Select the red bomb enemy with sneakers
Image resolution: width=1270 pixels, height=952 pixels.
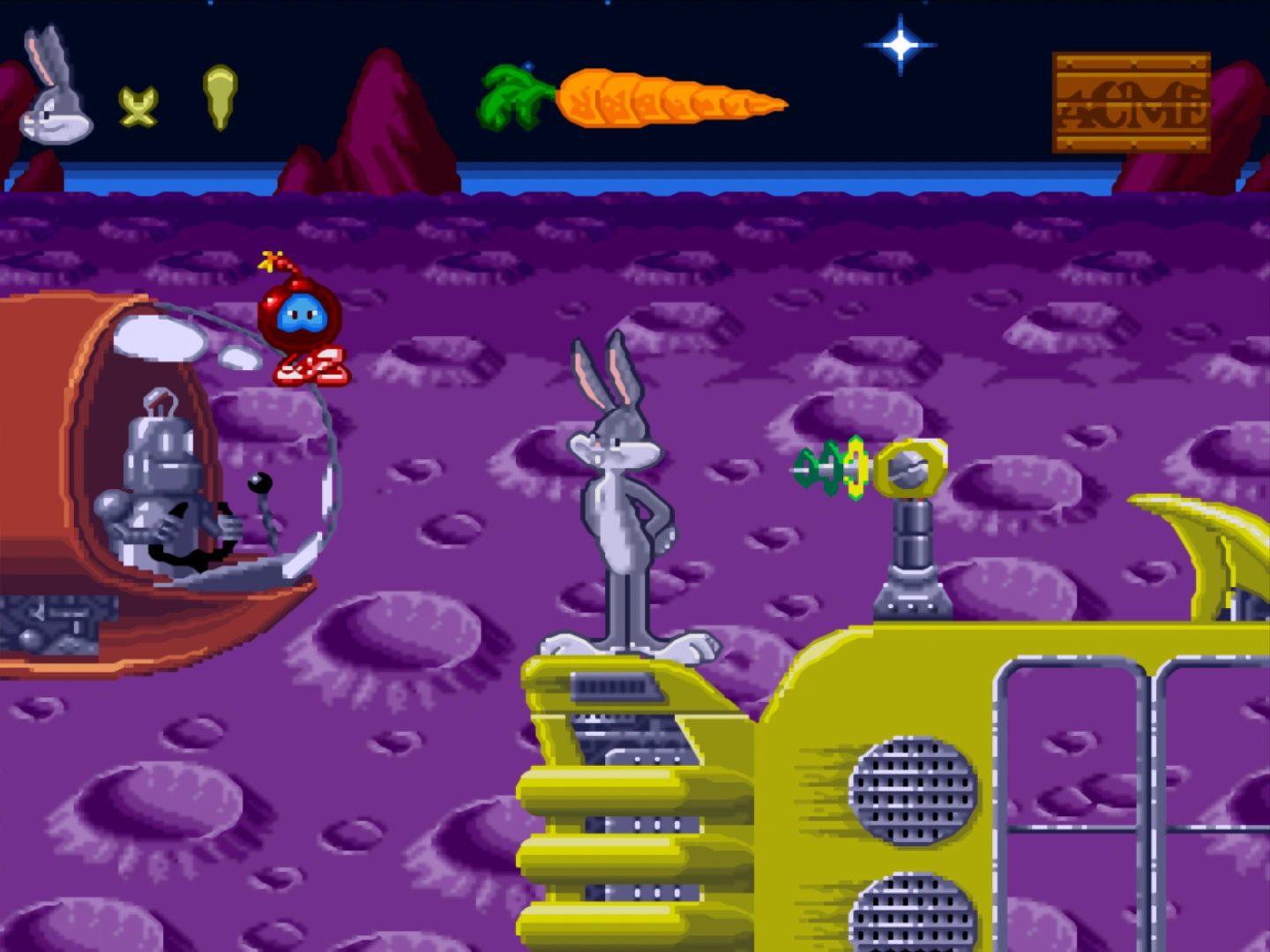pos(300,317)
